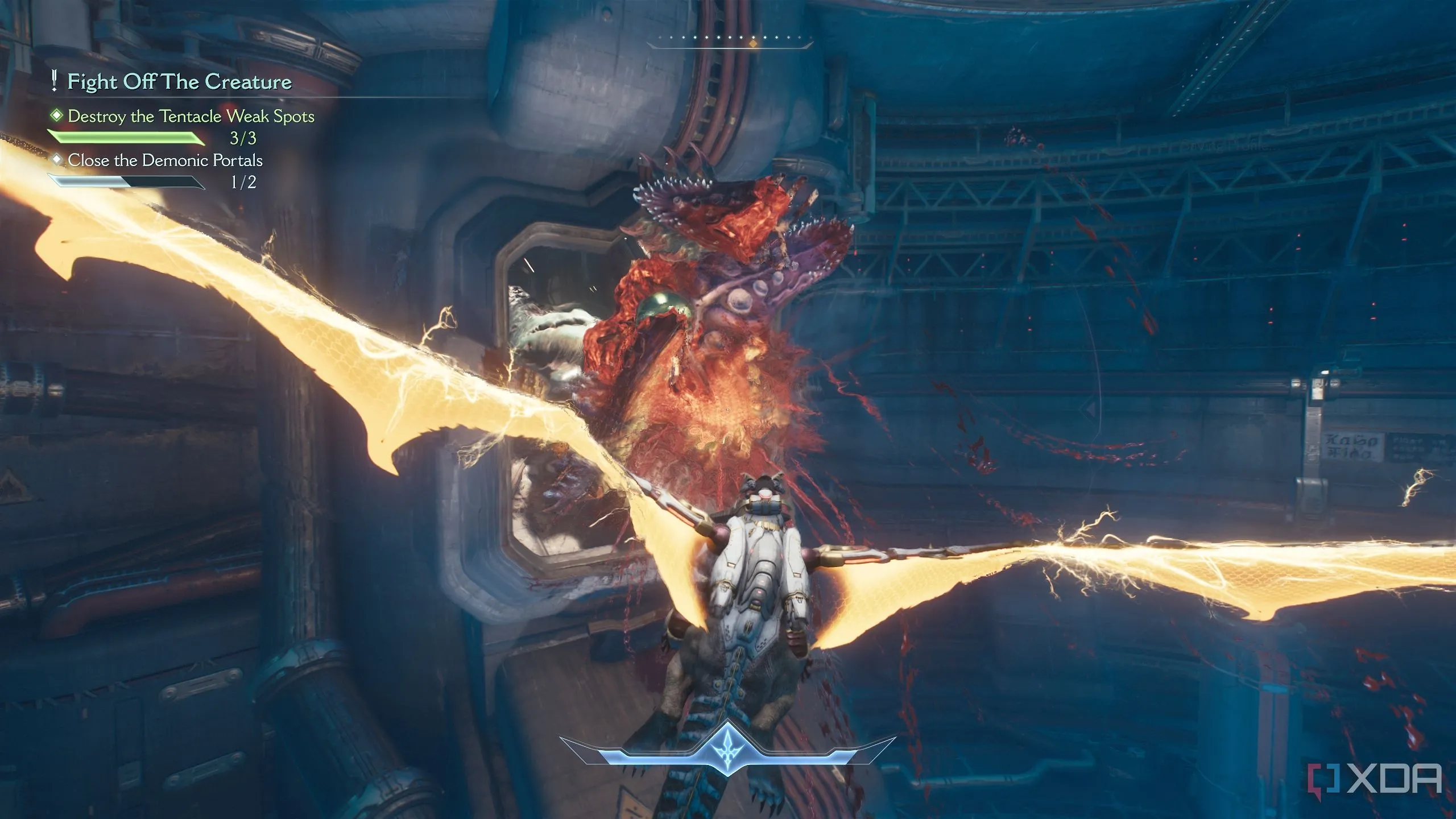Click the orange diamond marker on the compass
The width and height of the screenshot is (1456, 819).
(x=752, y=43)
